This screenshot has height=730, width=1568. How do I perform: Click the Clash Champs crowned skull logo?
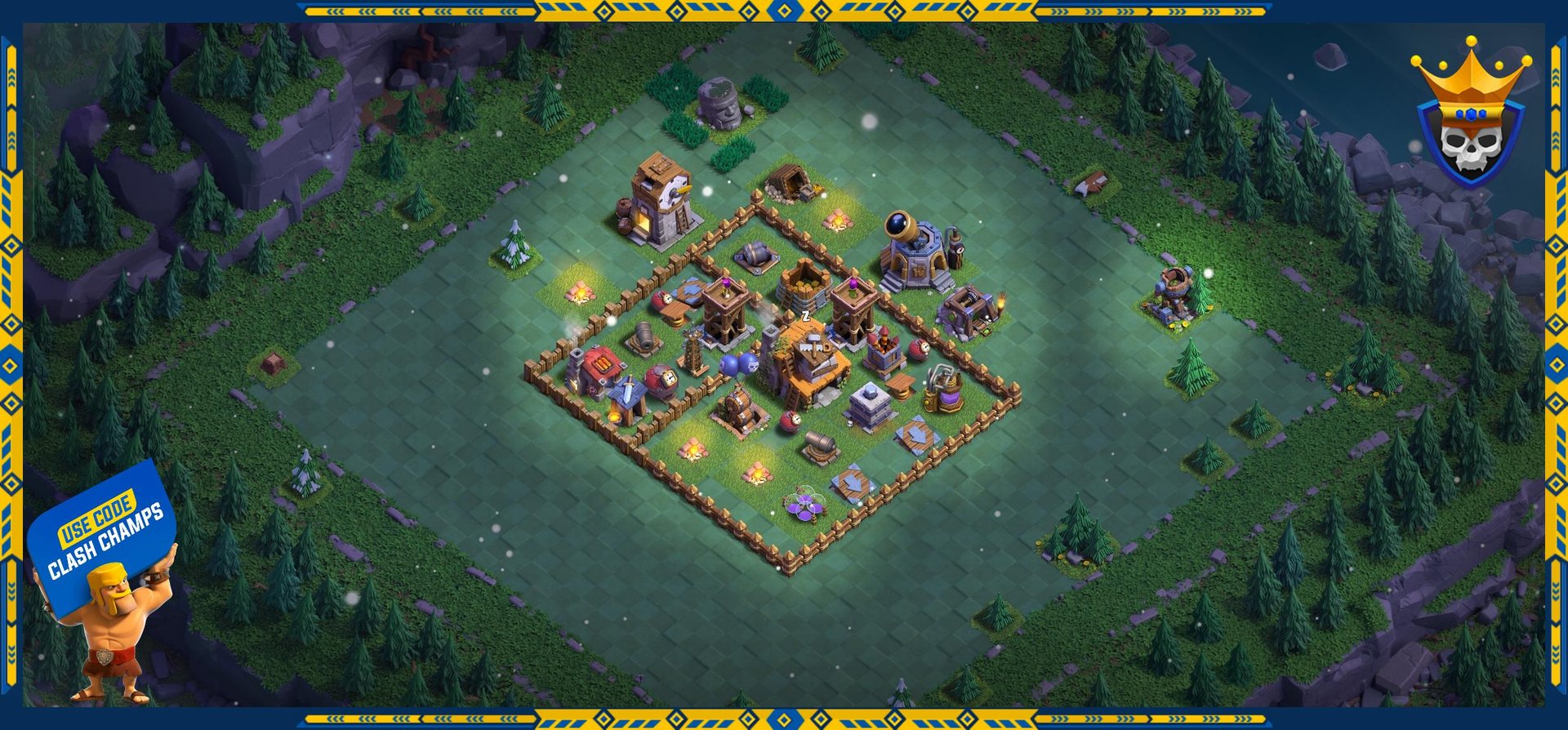point(1470,114)
